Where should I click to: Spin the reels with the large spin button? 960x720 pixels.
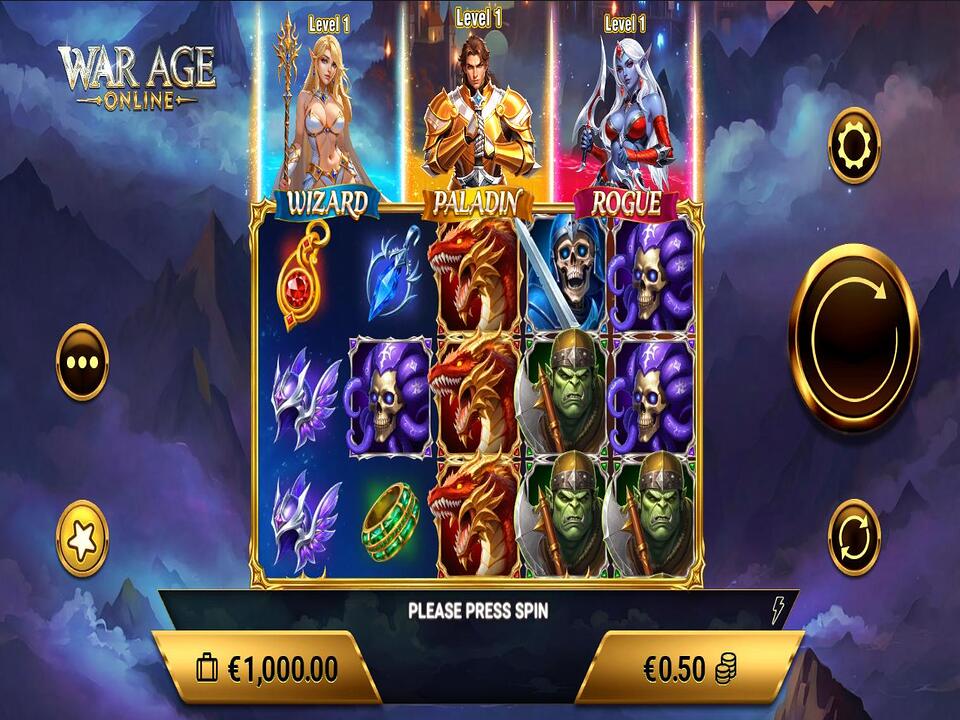(x=853, y=337)
